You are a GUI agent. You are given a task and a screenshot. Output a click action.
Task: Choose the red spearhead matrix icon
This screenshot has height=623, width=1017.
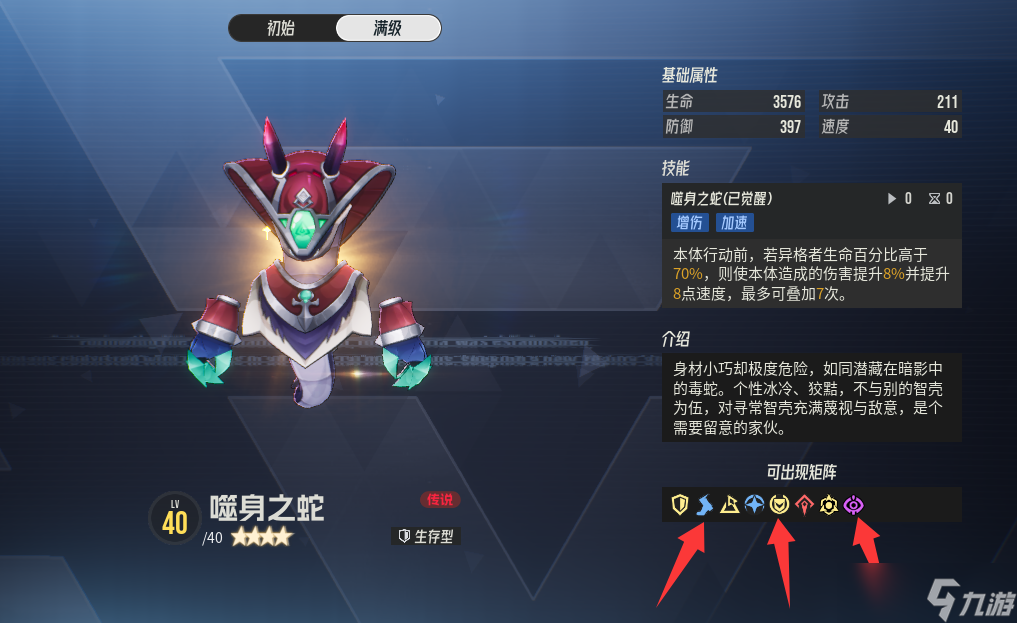pyautogui.click(x=803, y=506)
